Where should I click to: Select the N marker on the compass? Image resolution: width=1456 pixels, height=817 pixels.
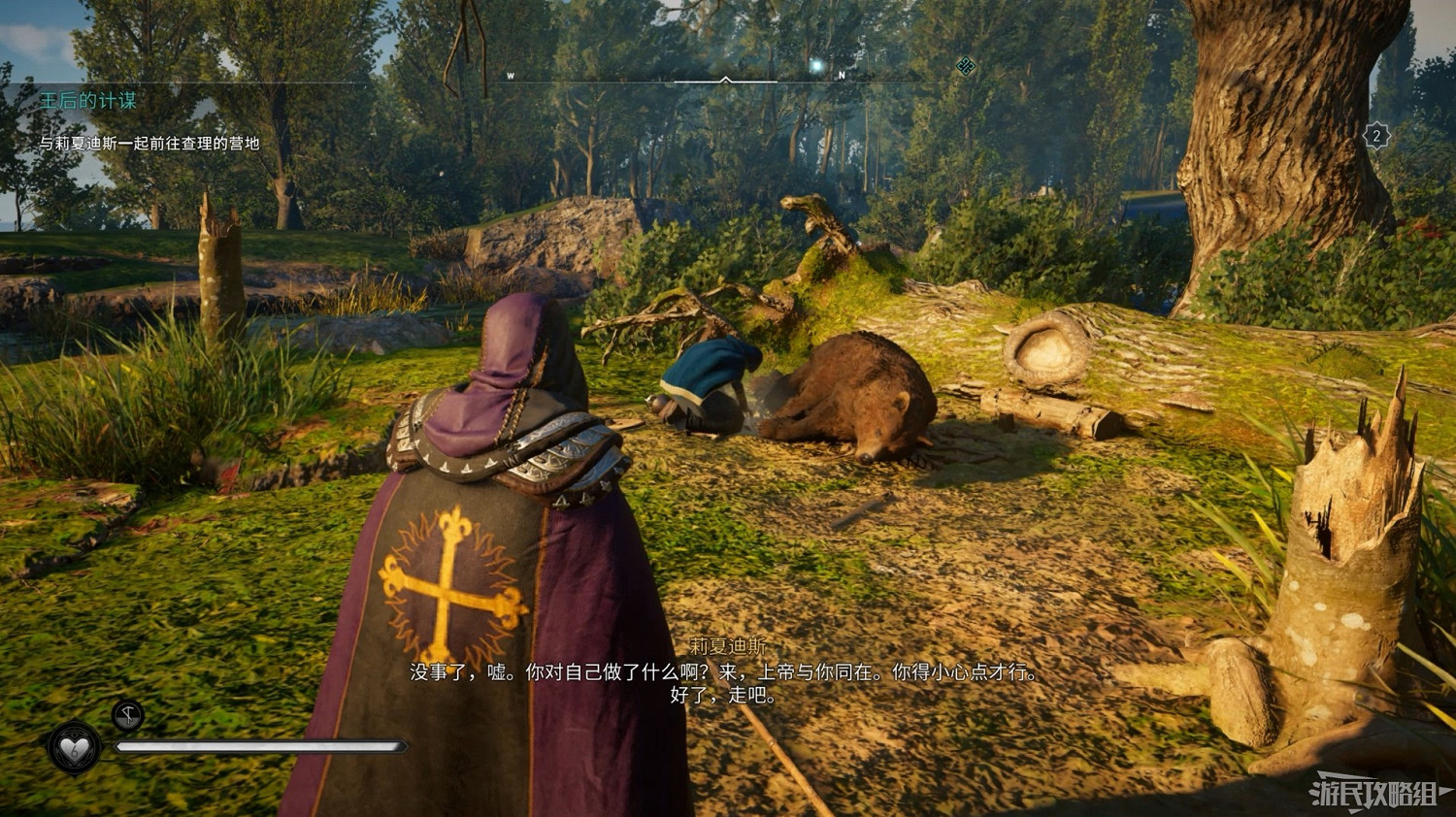click(x=841, y=76)
